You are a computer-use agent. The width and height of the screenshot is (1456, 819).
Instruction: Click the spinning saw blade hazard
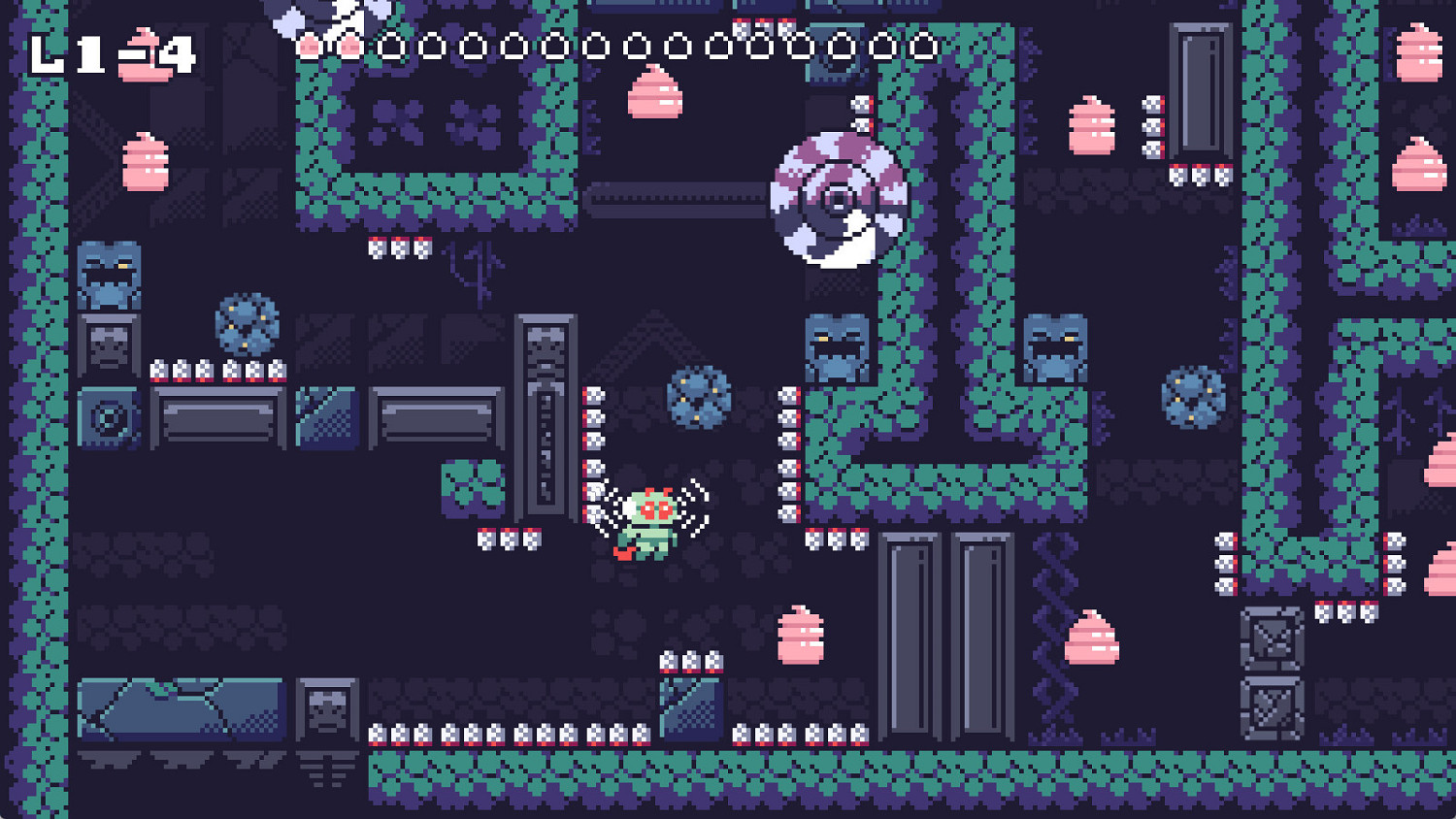point(838,199)
